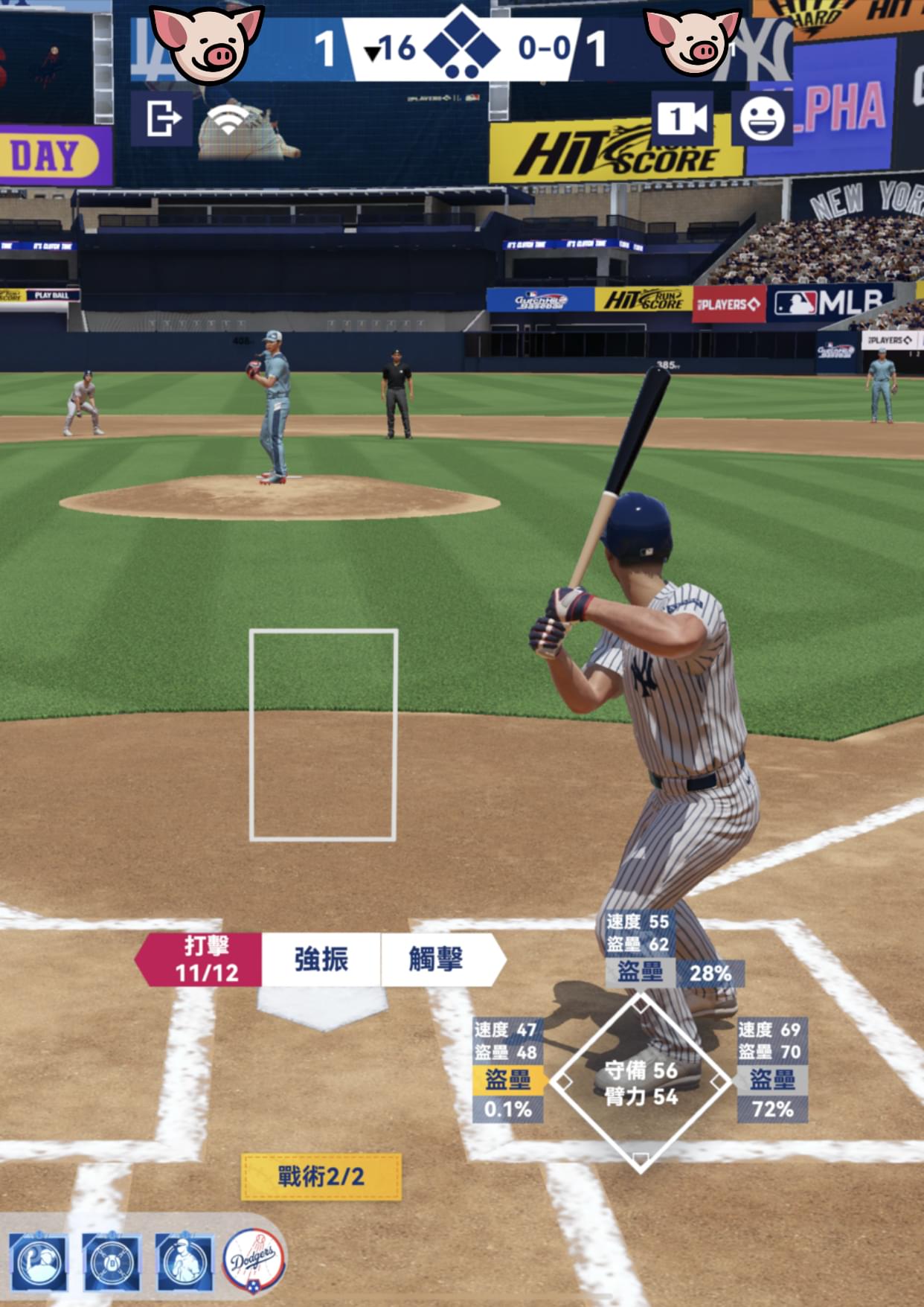
Task: Tap the right player's pig avatar
Action: (x=692, y=43)
